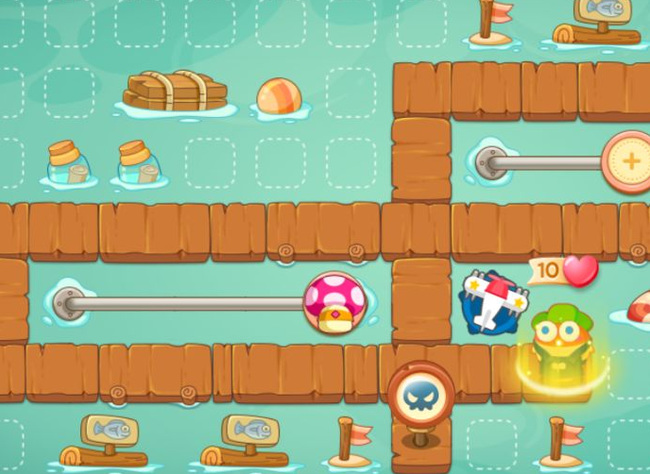Click the round plus button on the rail
Viewport: 650px width, 474px height.
pyautogui.click(x=630, y=161)
